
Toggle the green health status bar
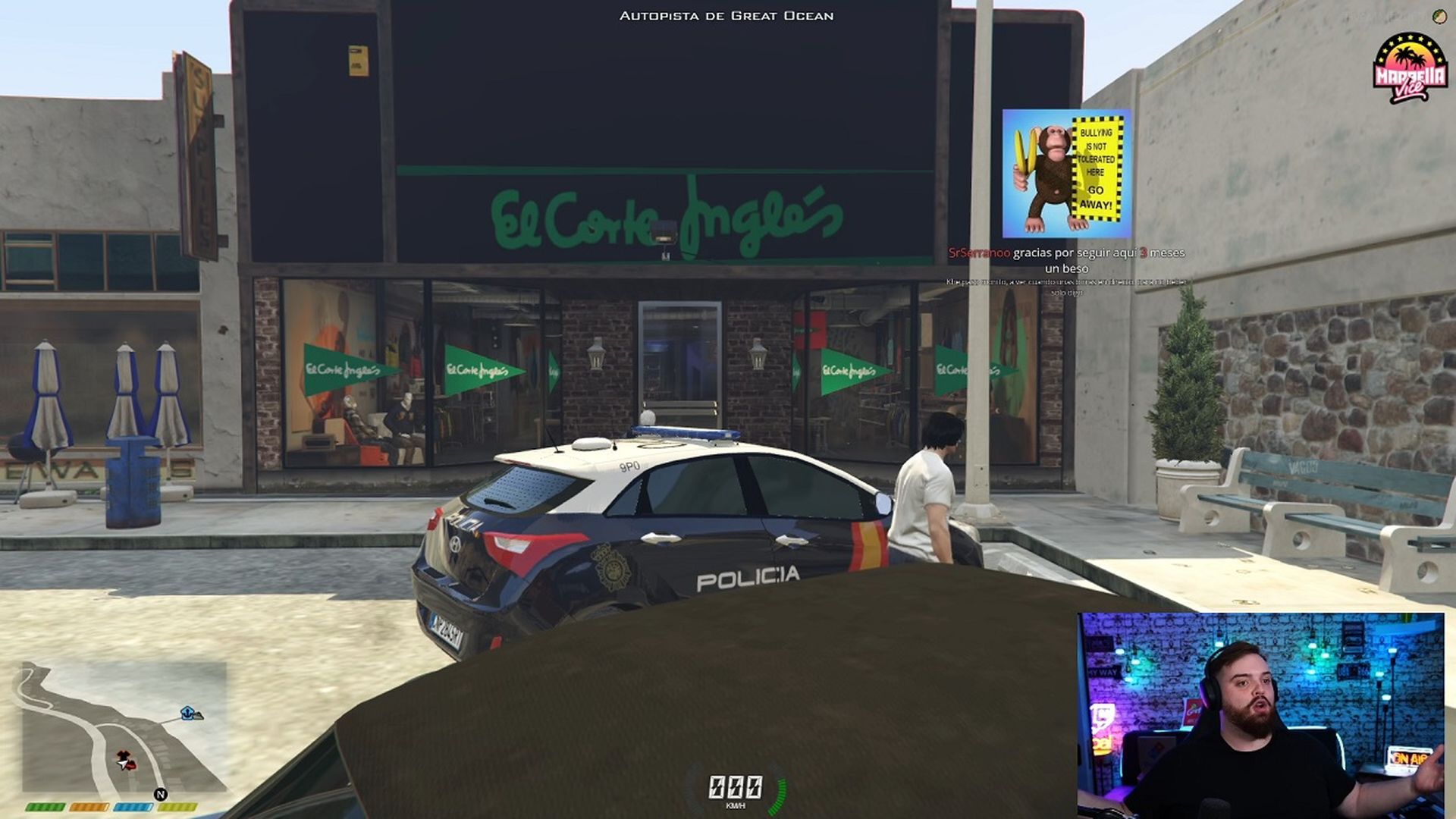point(45,807)
